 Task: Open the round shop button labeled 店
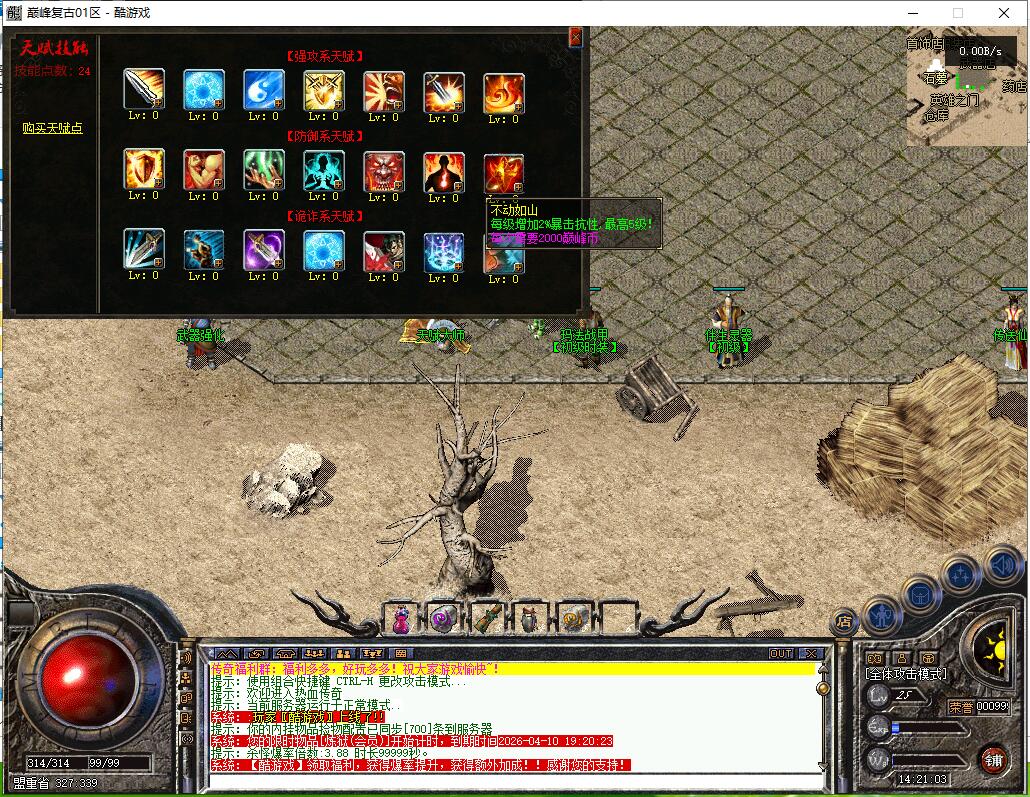844,622
